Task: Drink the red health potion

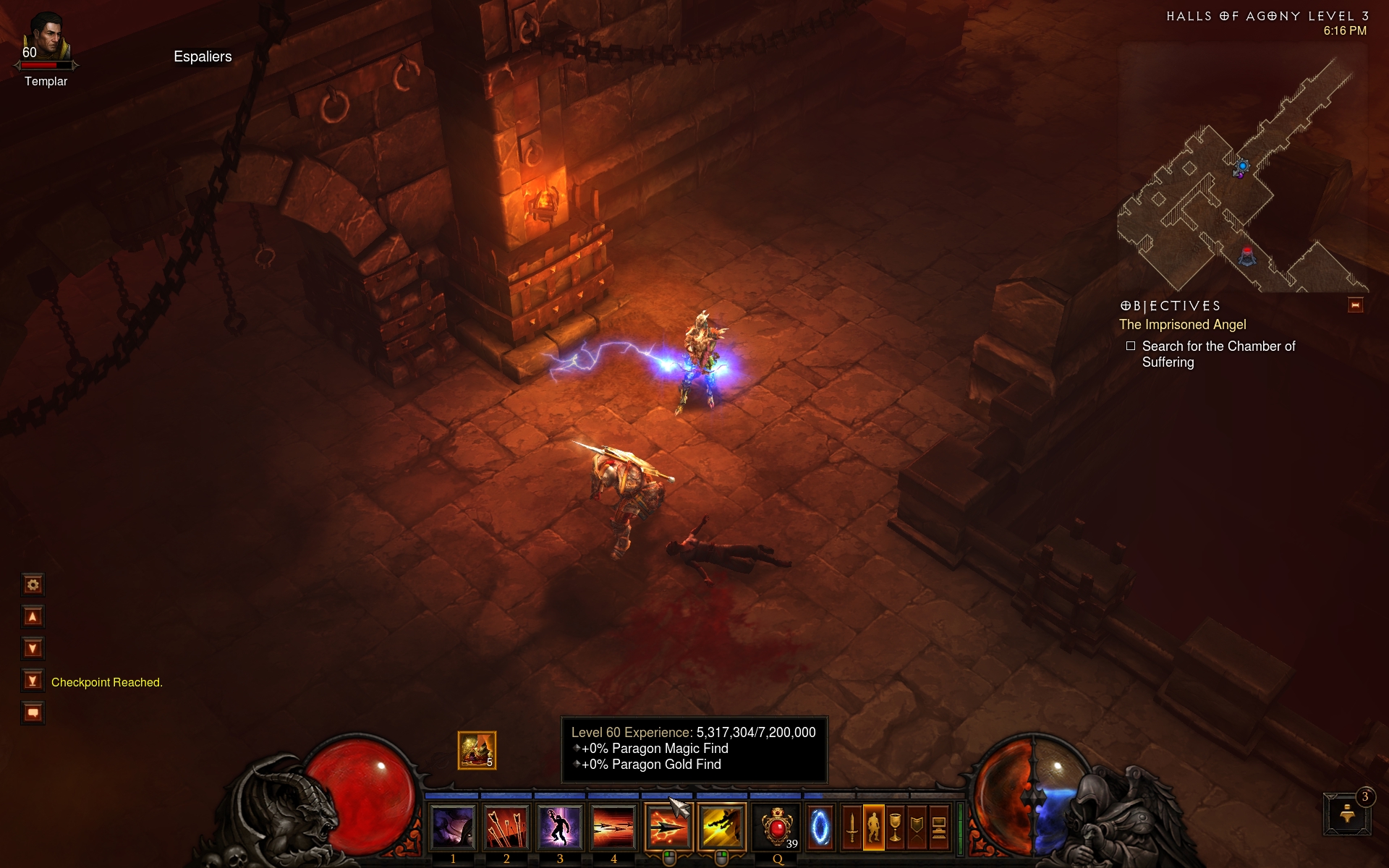Action: pos(777,827)
